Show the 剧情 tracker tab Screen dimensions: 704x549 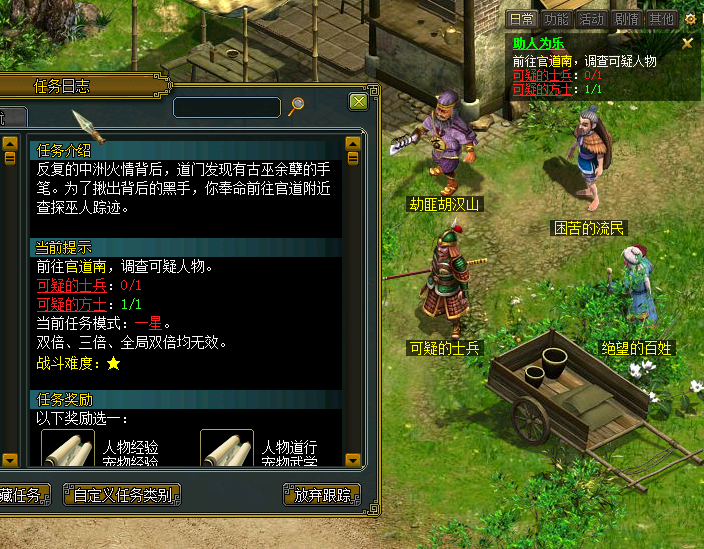(x=626, y=19)
